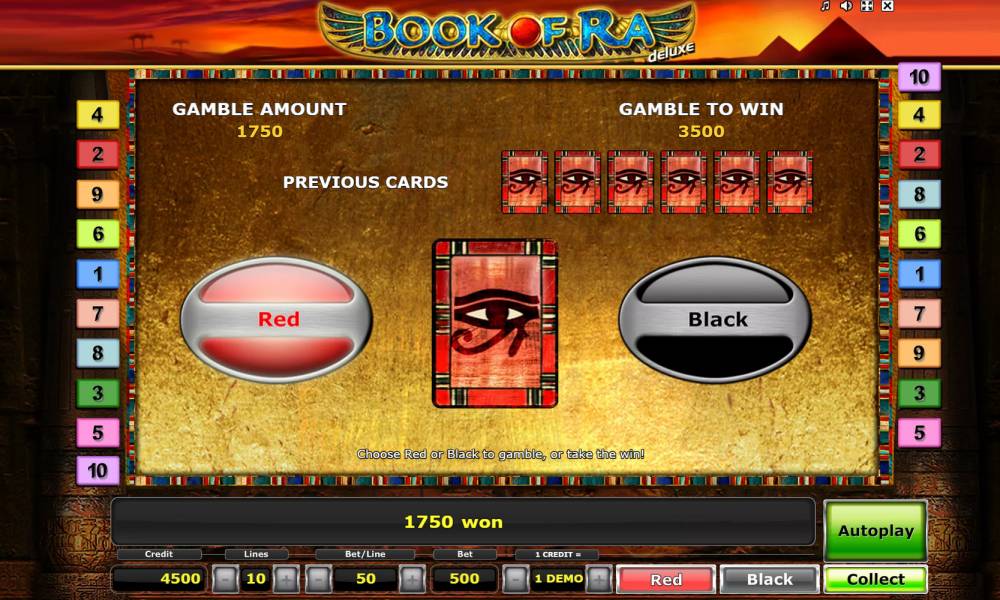Click the small Black button in bottom bar
The height and width of the screenshot is (600, 1000).
tap(769, 579)
